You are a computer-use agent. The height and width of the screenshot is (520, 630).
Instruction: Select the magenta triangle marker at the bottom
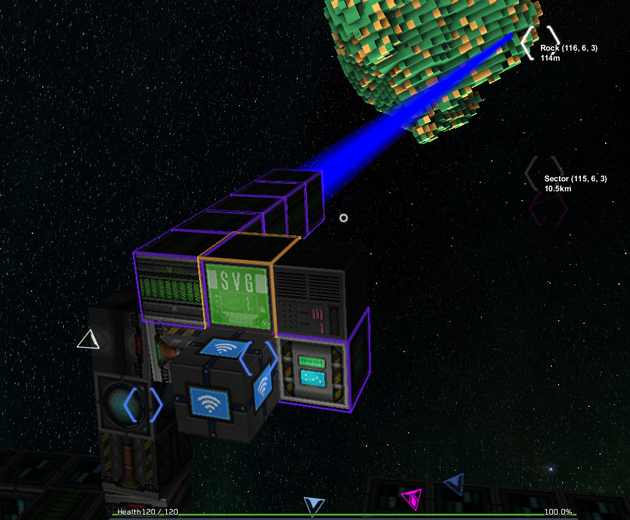411,497
